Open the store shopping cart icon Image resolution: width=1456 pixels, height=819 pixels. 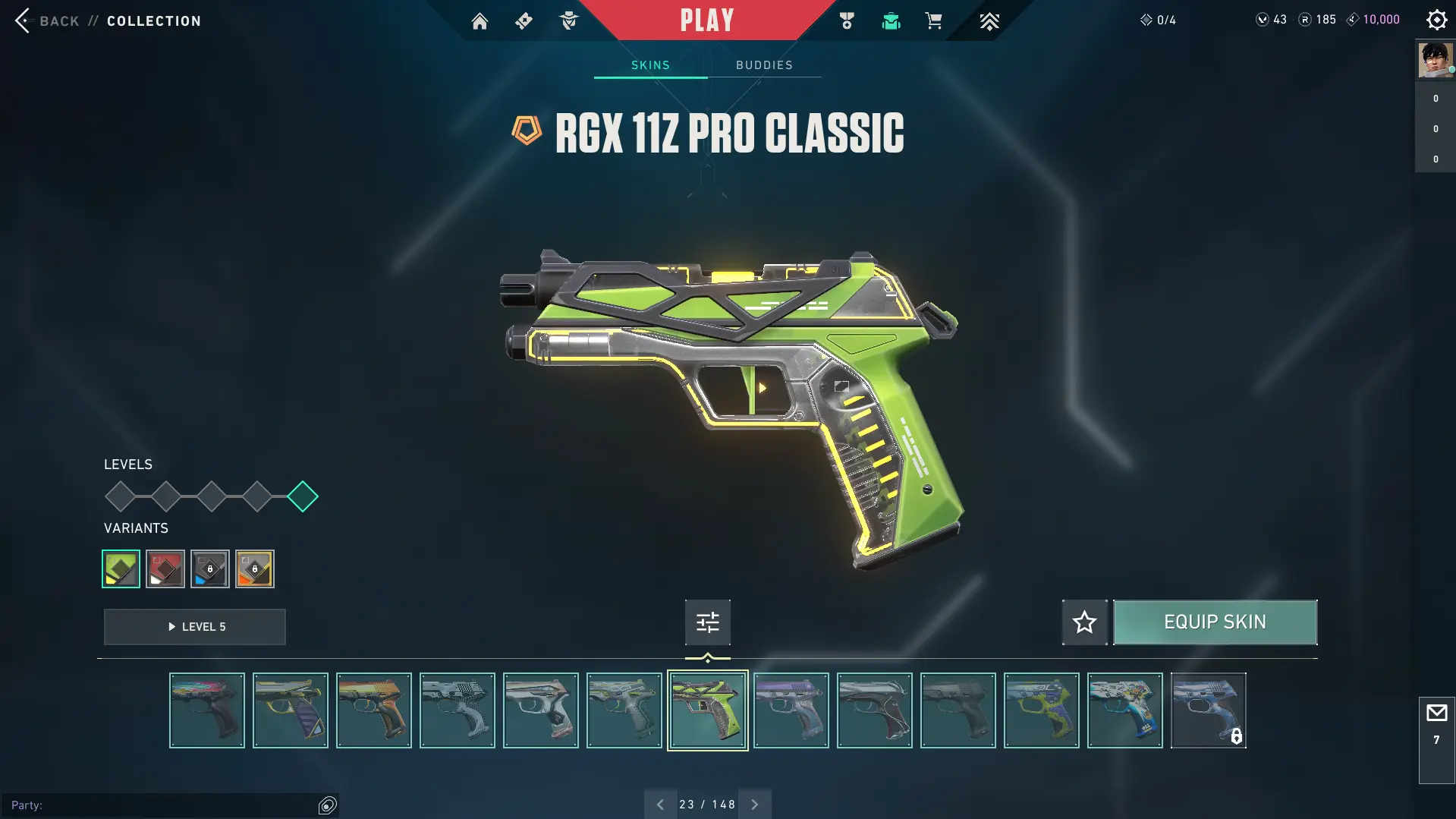pos(933,21)
